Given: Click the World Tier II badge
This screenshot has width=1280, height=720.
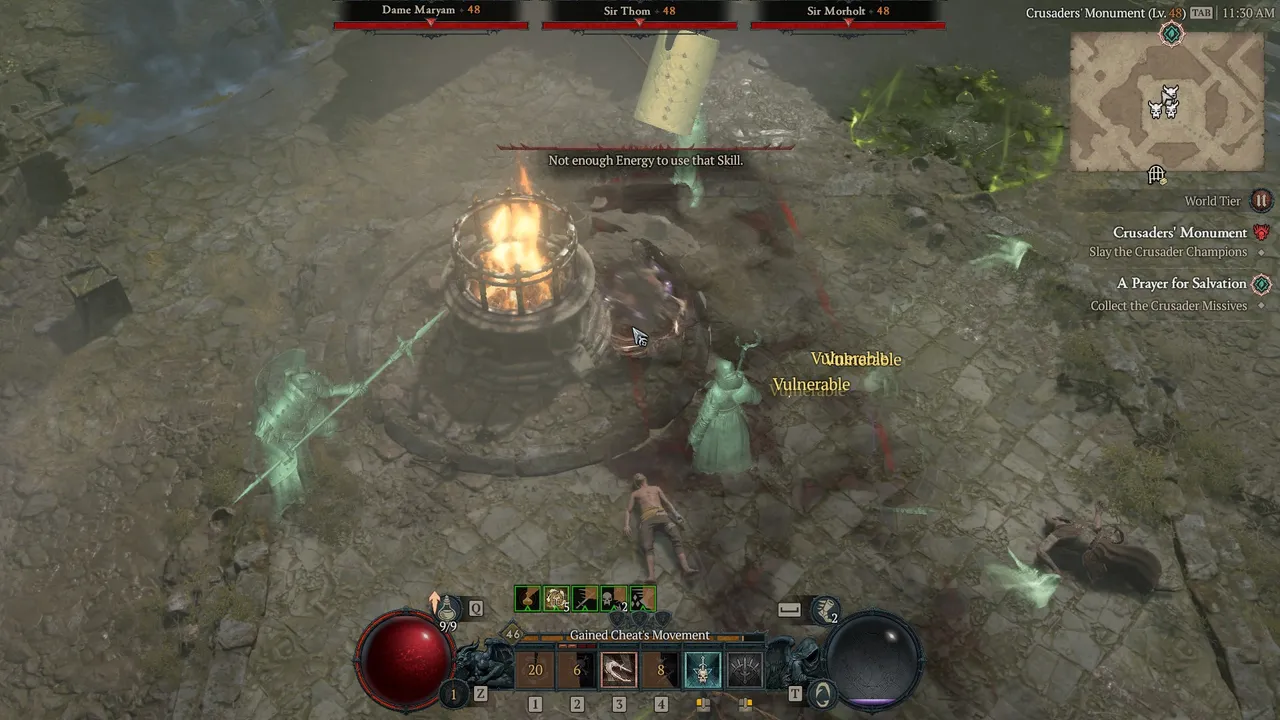Looking at the screenshot, I should pos(1261,201).
